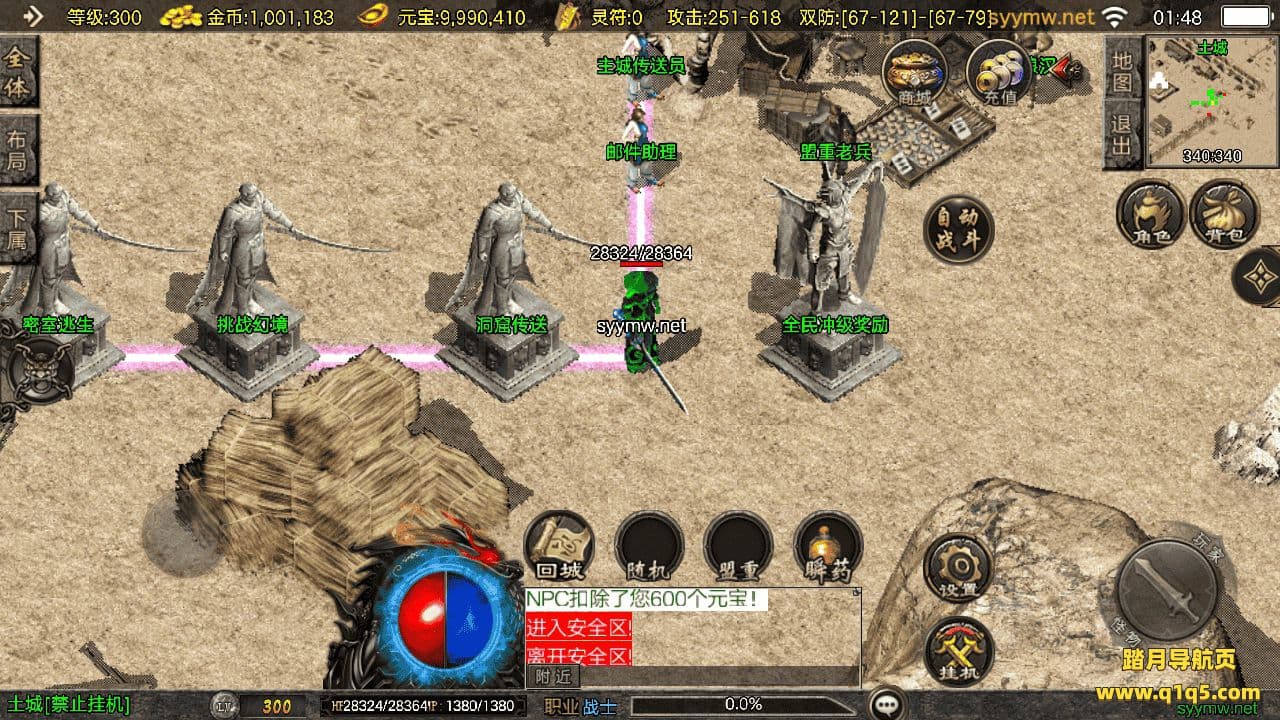Screen dimensions: 1280x720
Task: Tap the 退出 exit button
Action: point(1122,135)
